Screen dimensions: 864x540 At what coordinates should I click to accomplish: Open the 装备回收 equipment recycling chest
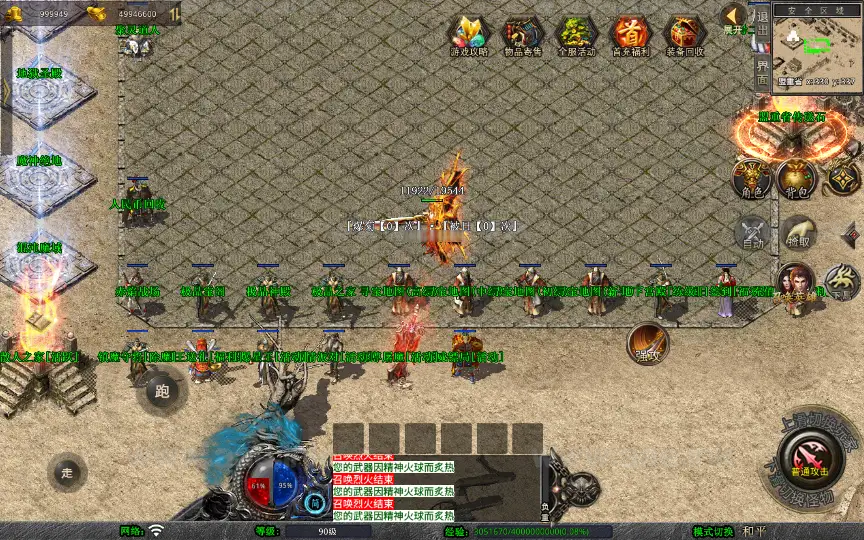point(684,35)
